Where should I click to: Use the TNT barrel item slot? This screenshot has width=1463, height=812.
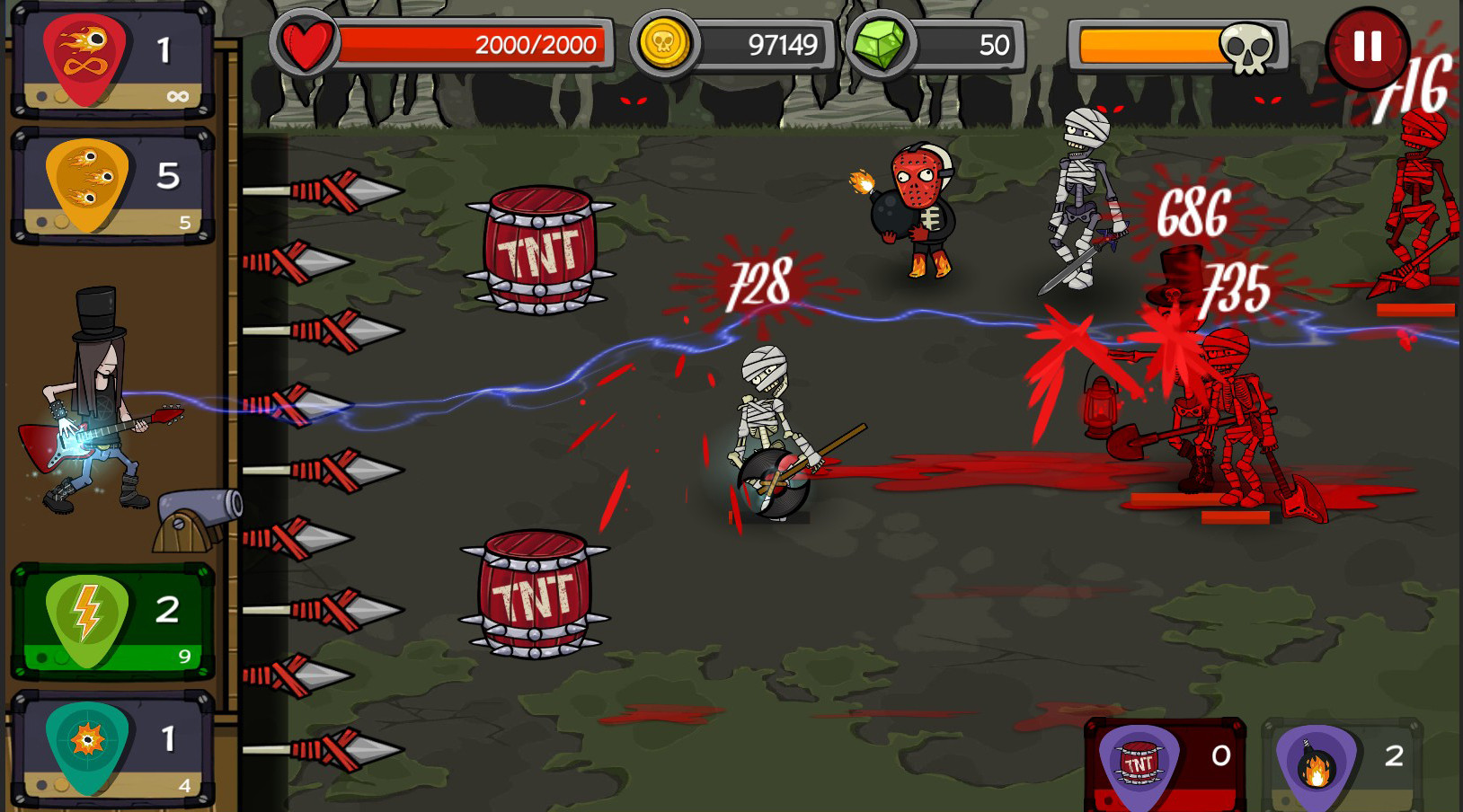click(x=1164, y=765)
